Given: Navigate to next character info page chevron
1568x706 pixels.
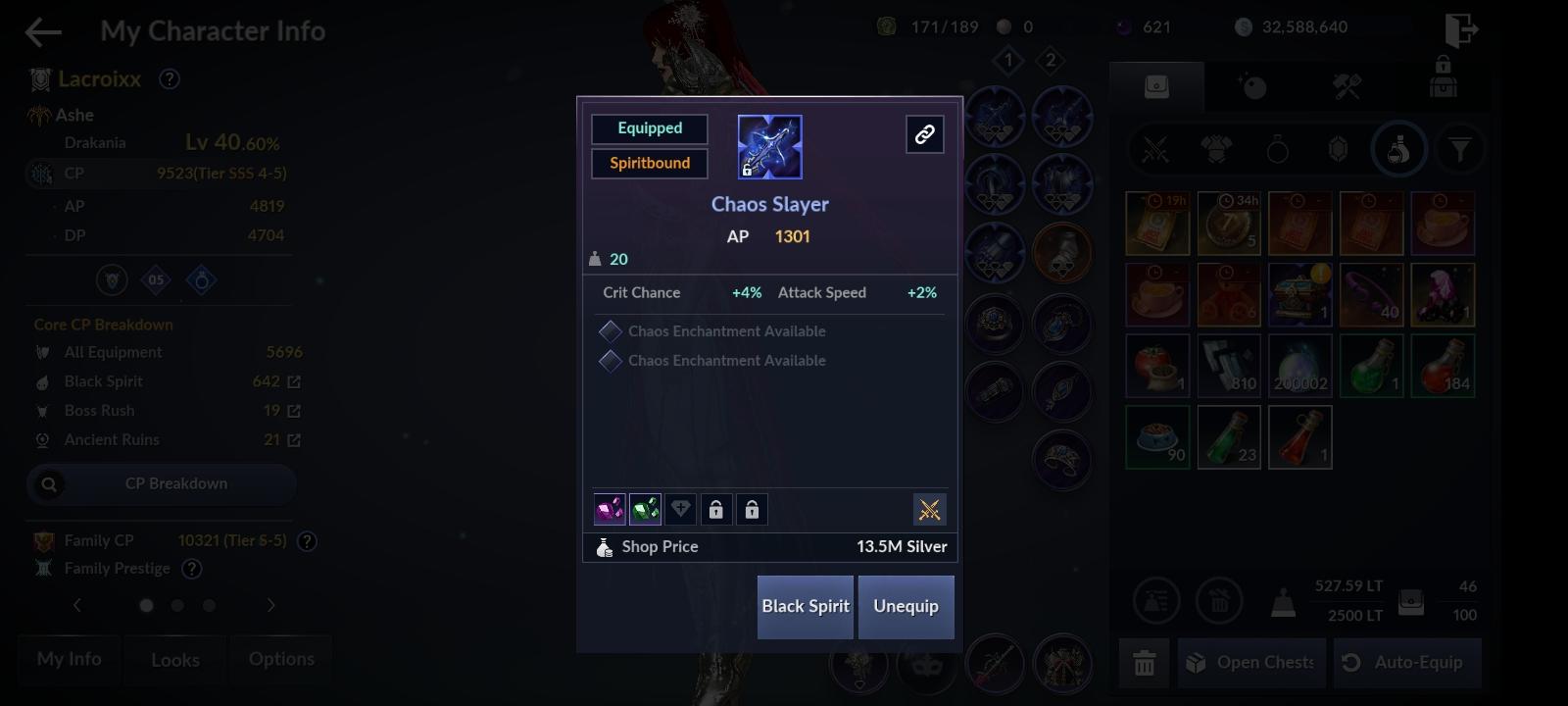Looking at the screenshot, I should (271, 605).
